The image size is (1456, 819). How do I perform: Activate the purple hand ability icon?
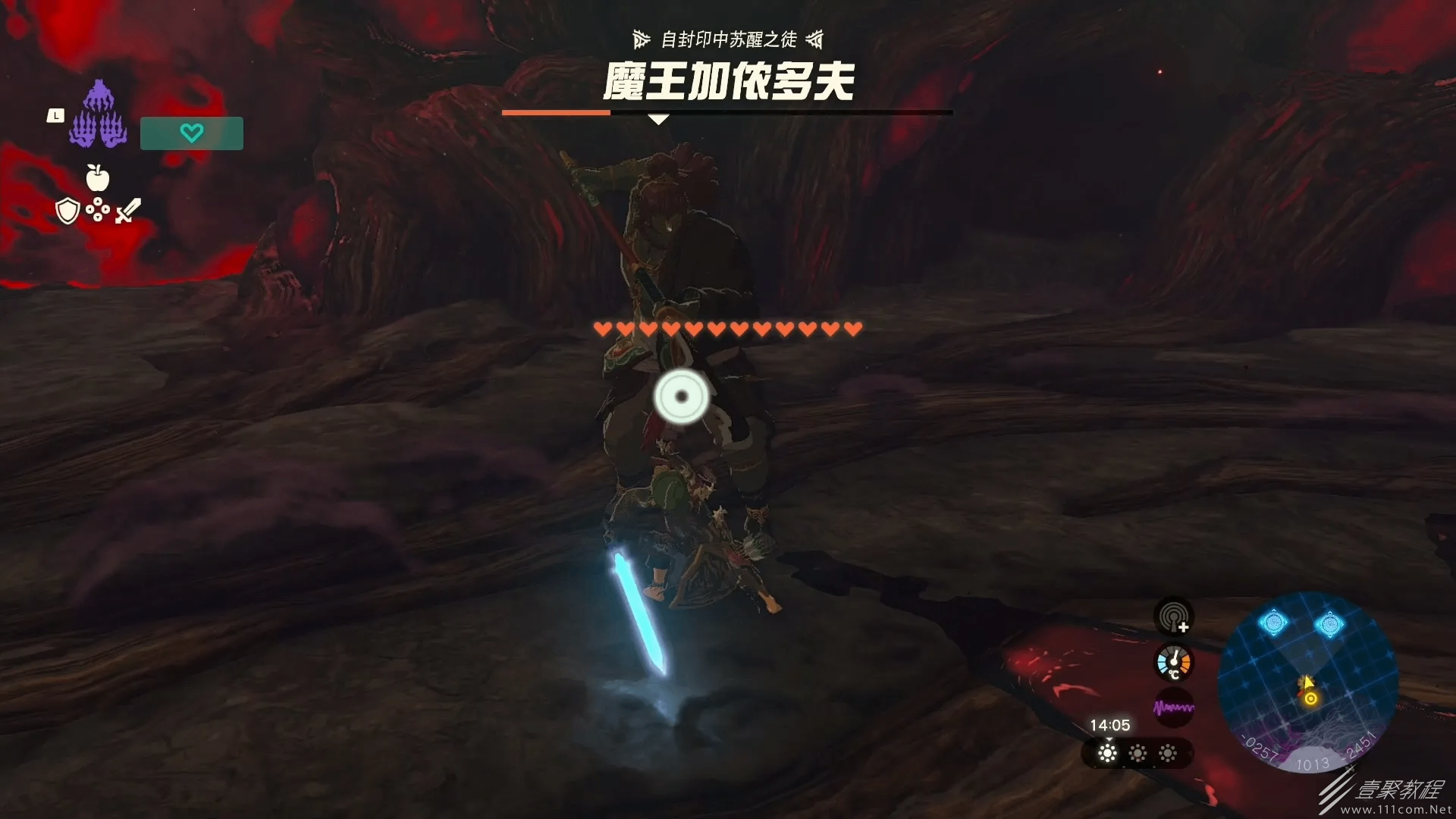coord(98,116)
